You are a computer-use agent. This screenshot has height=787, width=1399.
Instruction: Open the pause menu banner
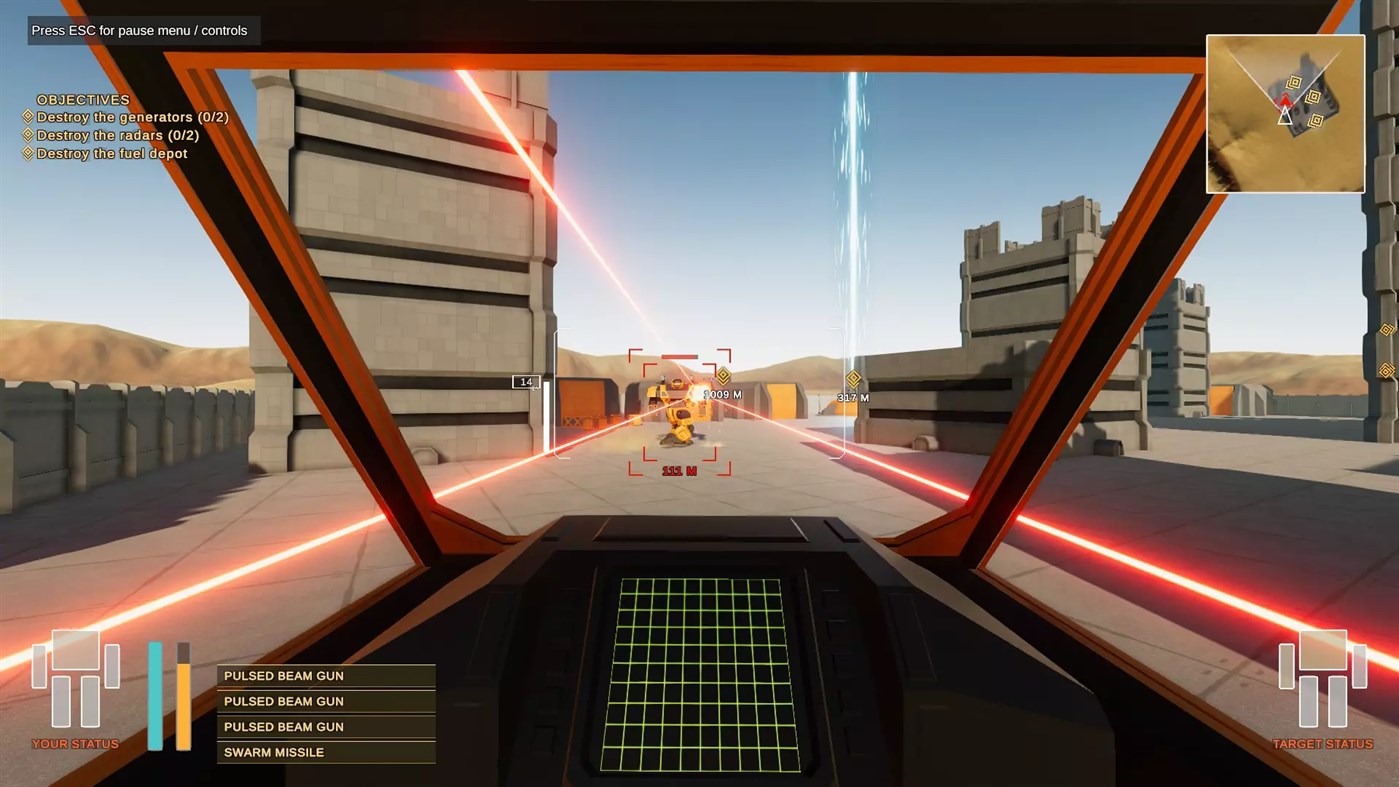click(139, 30)
